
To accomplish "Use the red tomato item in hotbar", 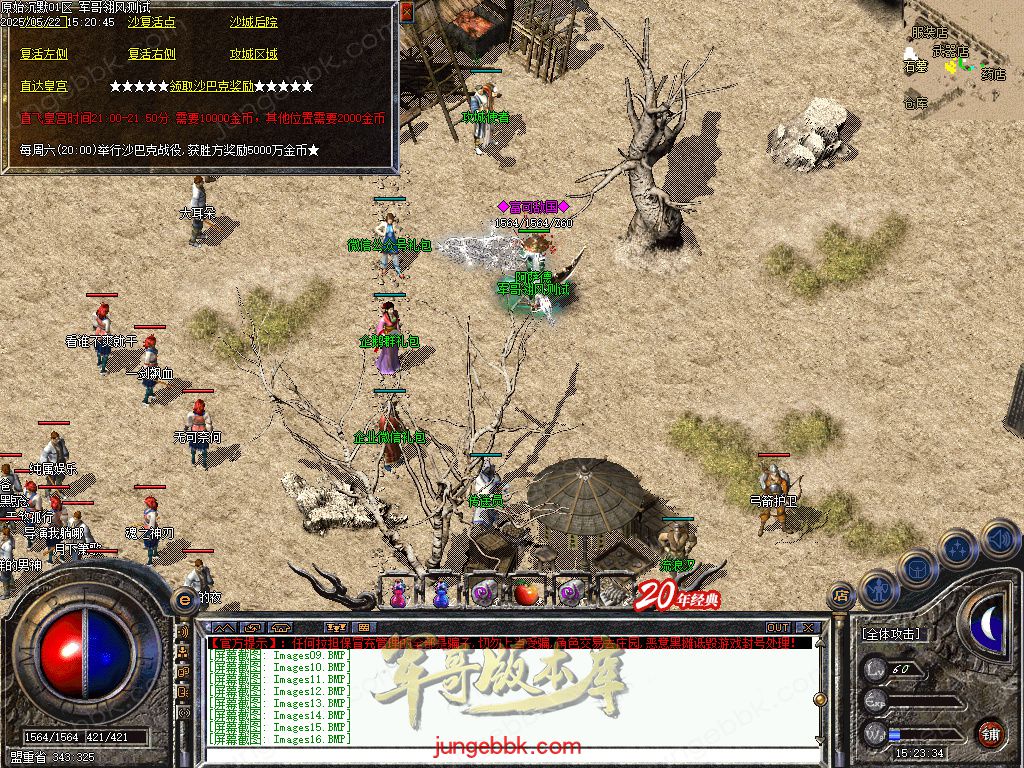I will [526, 593].
